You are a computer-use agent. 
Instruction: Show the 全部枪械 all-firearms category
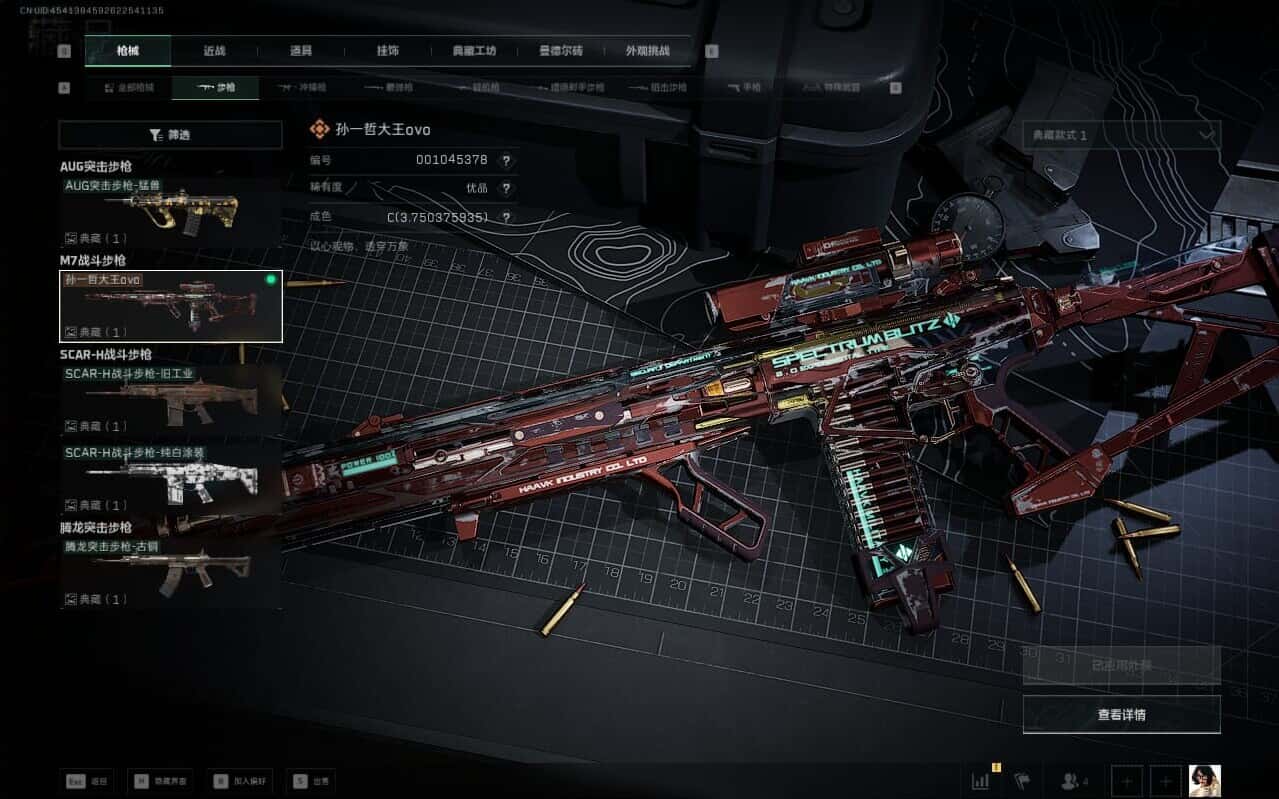(130, 88)
